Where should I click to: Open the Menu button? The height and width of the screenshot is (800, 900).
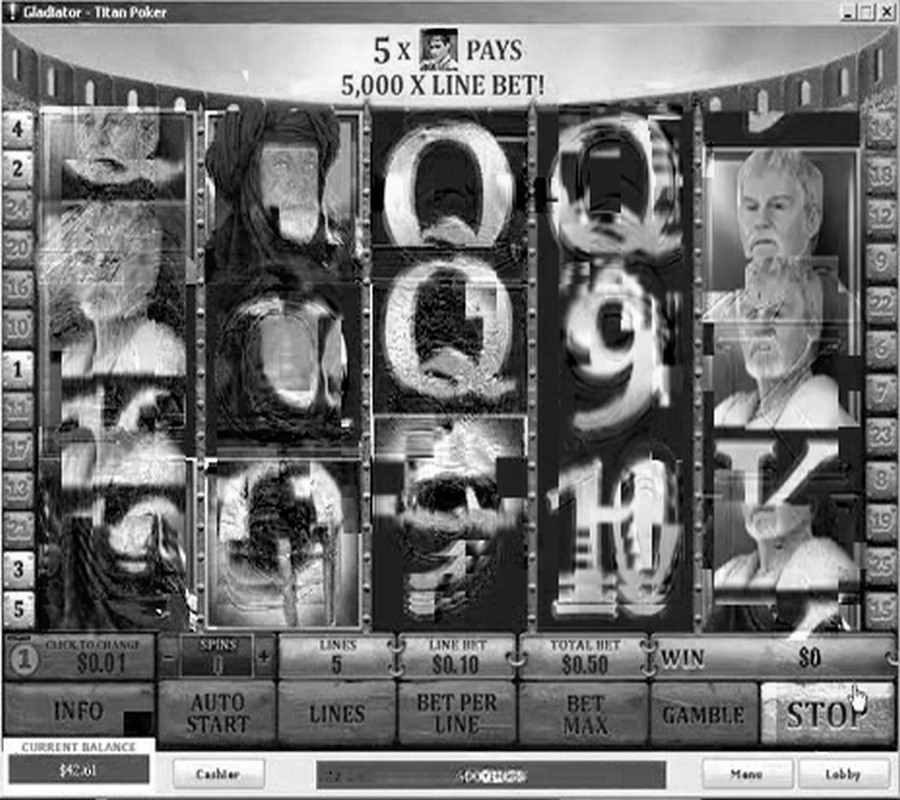click(x=746, y=773)
